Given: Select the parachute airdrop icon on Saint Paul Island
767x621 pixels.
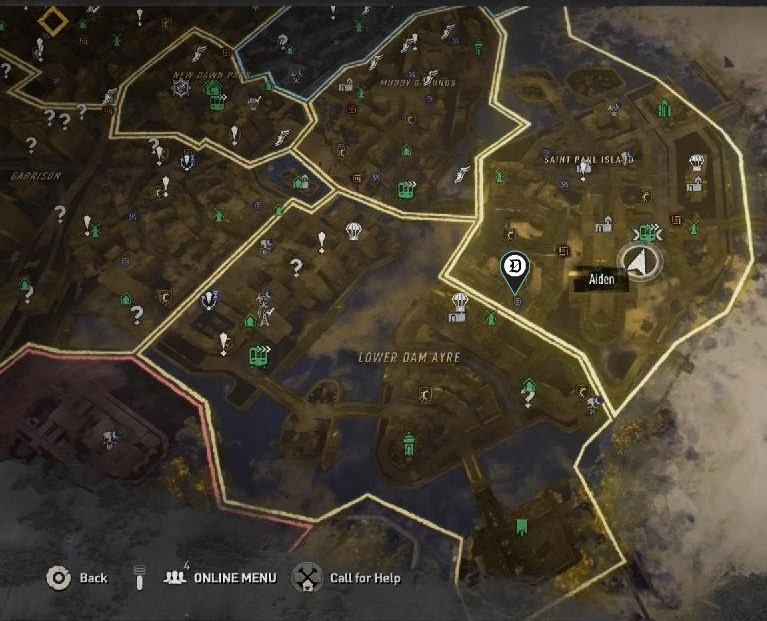Looking at the screenshot, I should [697, 162].
